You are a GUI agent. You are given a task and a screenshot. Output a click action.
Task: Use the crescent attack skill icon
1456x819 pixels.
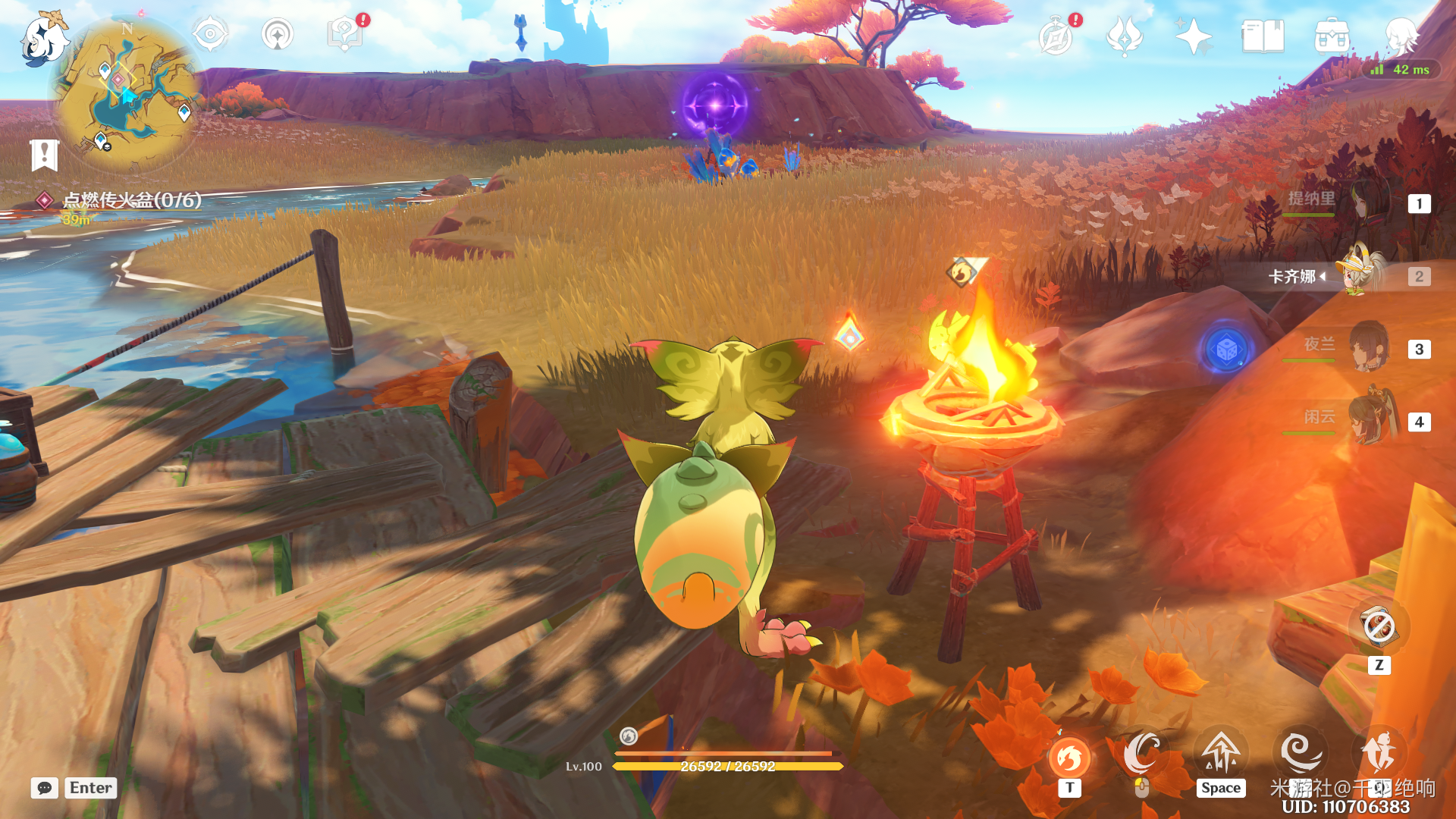(1141, 753)
